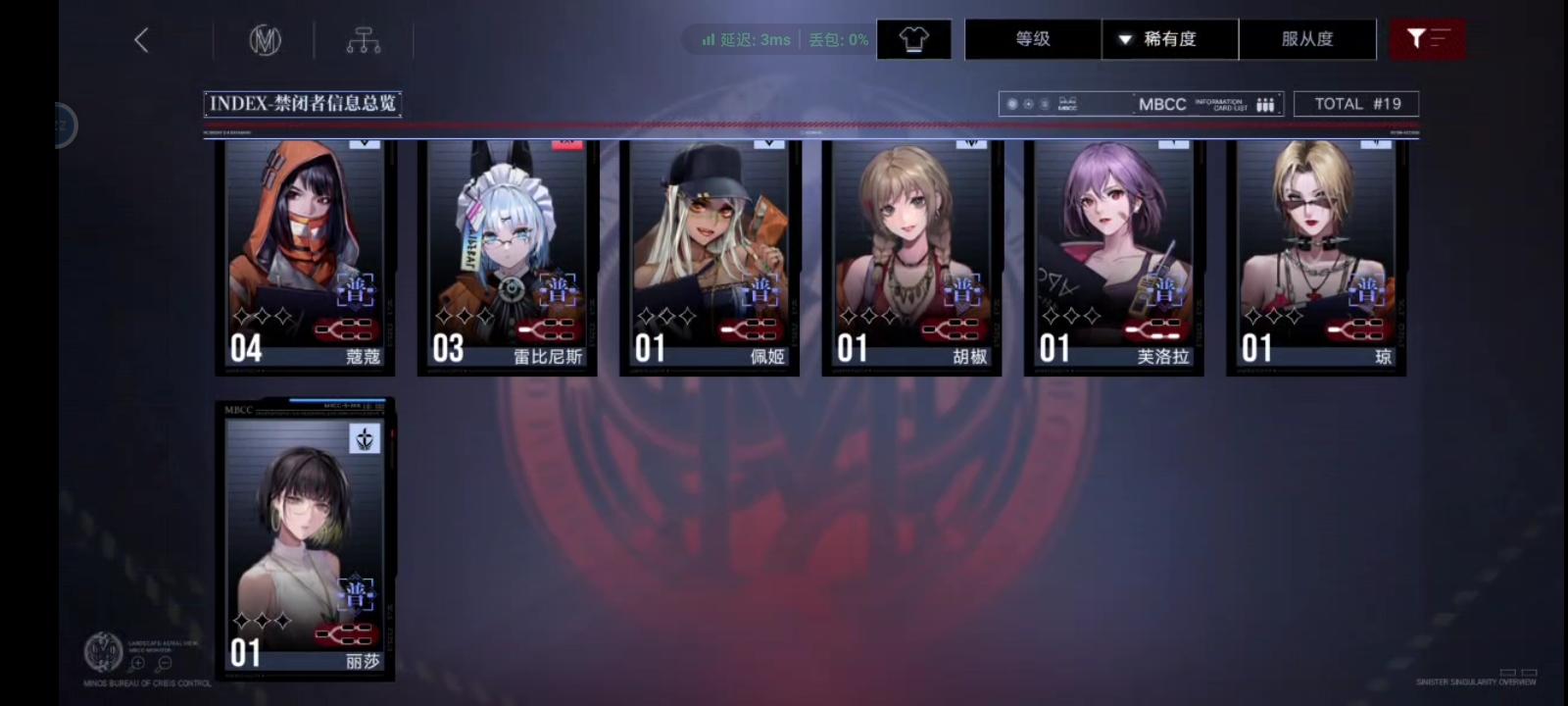
Task: Click the zoom-in magnifier icon at bottom left
Action: [x=138, y=661]
